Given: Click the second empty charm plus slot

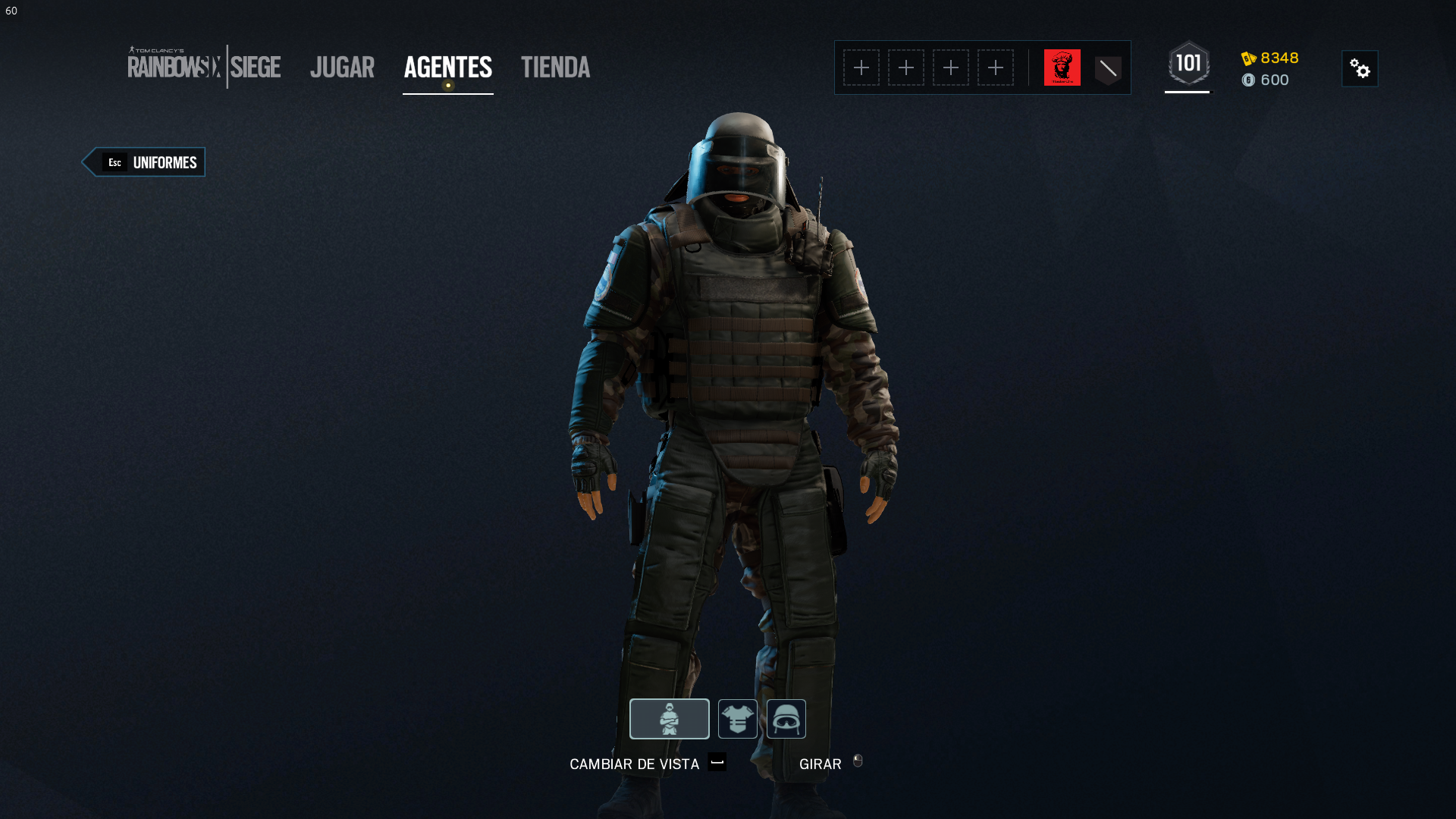Looking at the screenshot, I should 906,67.
